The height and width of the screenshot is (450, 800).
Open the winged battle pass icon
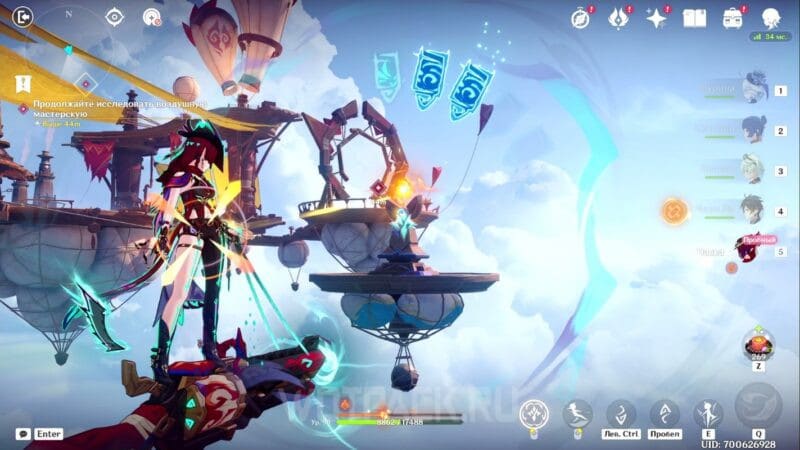pos(619,18)
